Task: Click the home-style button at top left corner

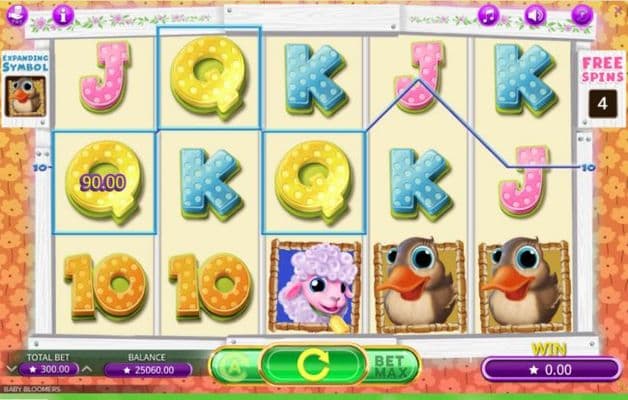Action: 16,14
